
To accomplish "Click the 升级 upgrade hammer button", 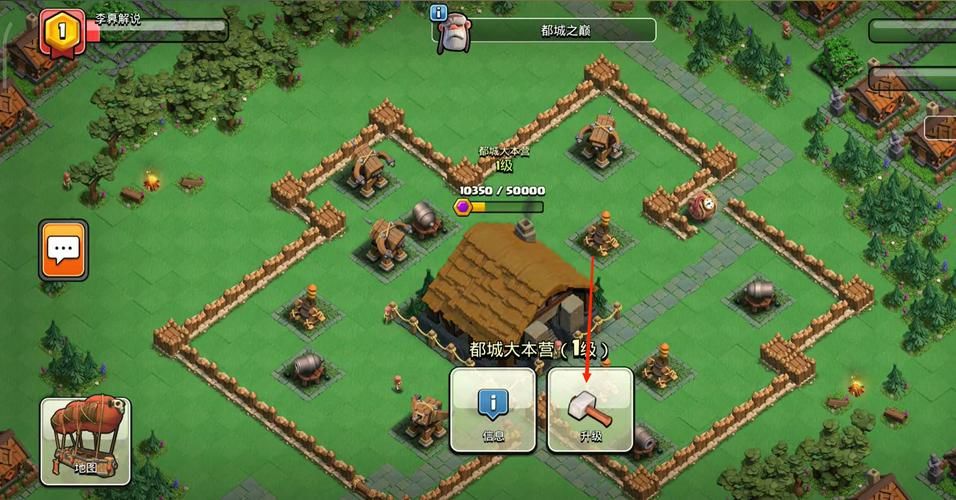I will point(590,410).
